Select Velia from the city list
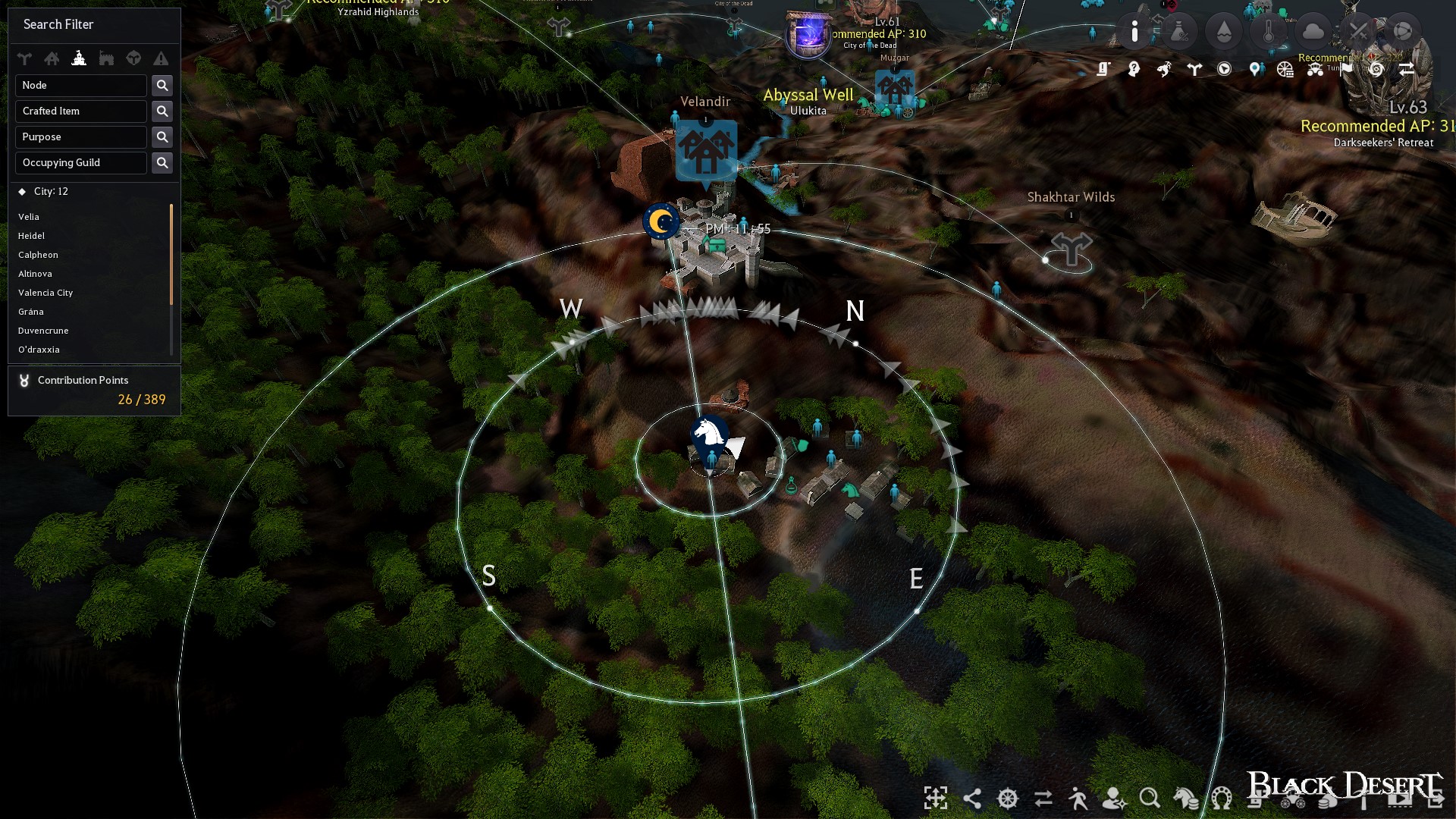Screen dimensions: 1456x819 click(x=29, y=217)
